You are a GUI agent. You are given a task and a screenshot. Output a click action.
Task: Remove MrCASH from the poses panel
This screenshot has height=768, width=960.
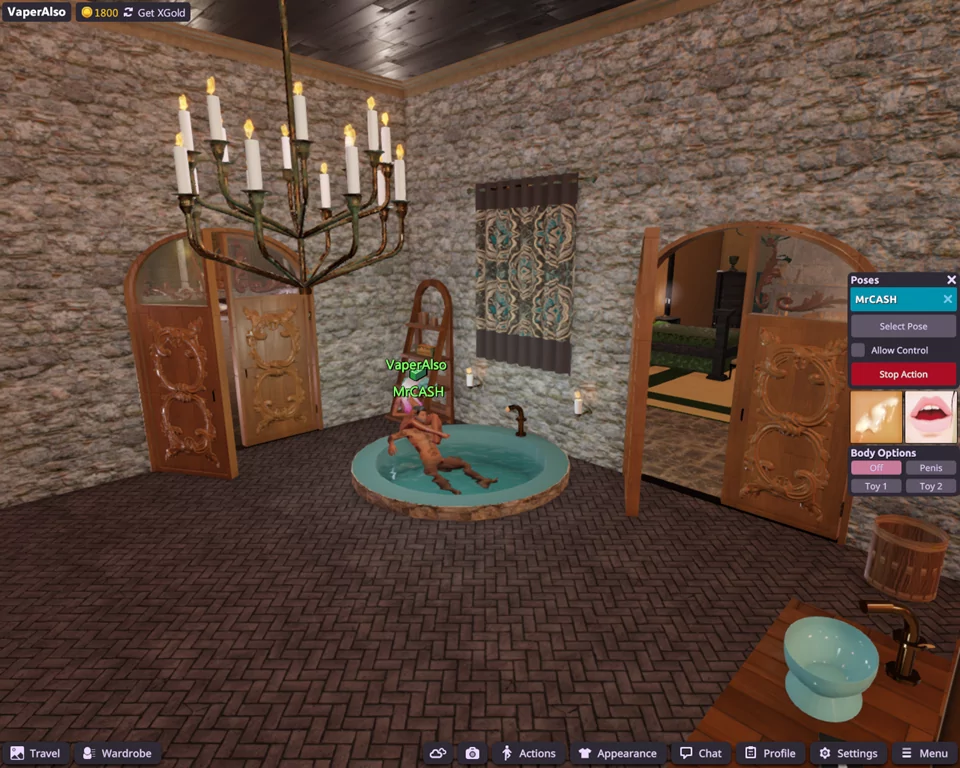[948, 299]
